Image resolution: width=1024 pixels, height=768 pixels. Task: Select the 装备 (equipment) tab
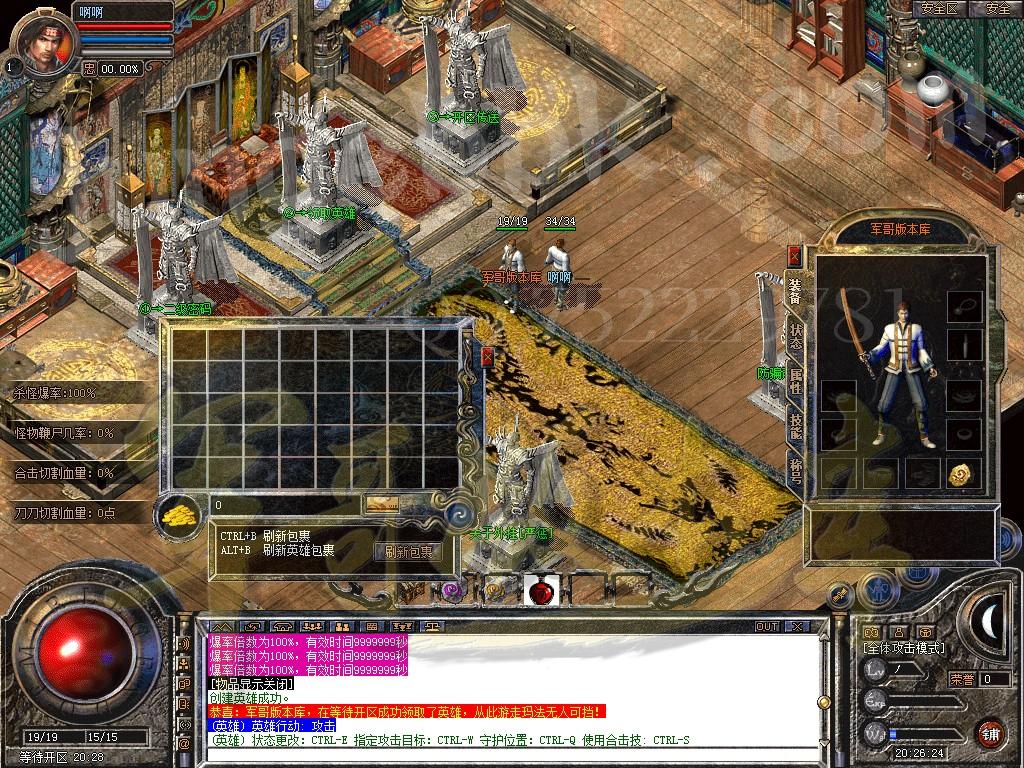(x=795, y=291)
